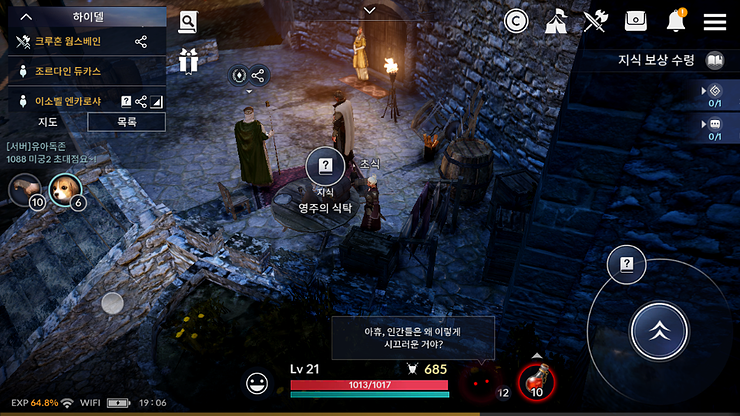Image resolution: width=740 pixels, height=416 pixels.
Task: Open the hamburger main menu
Action: [x=715, y=21]
